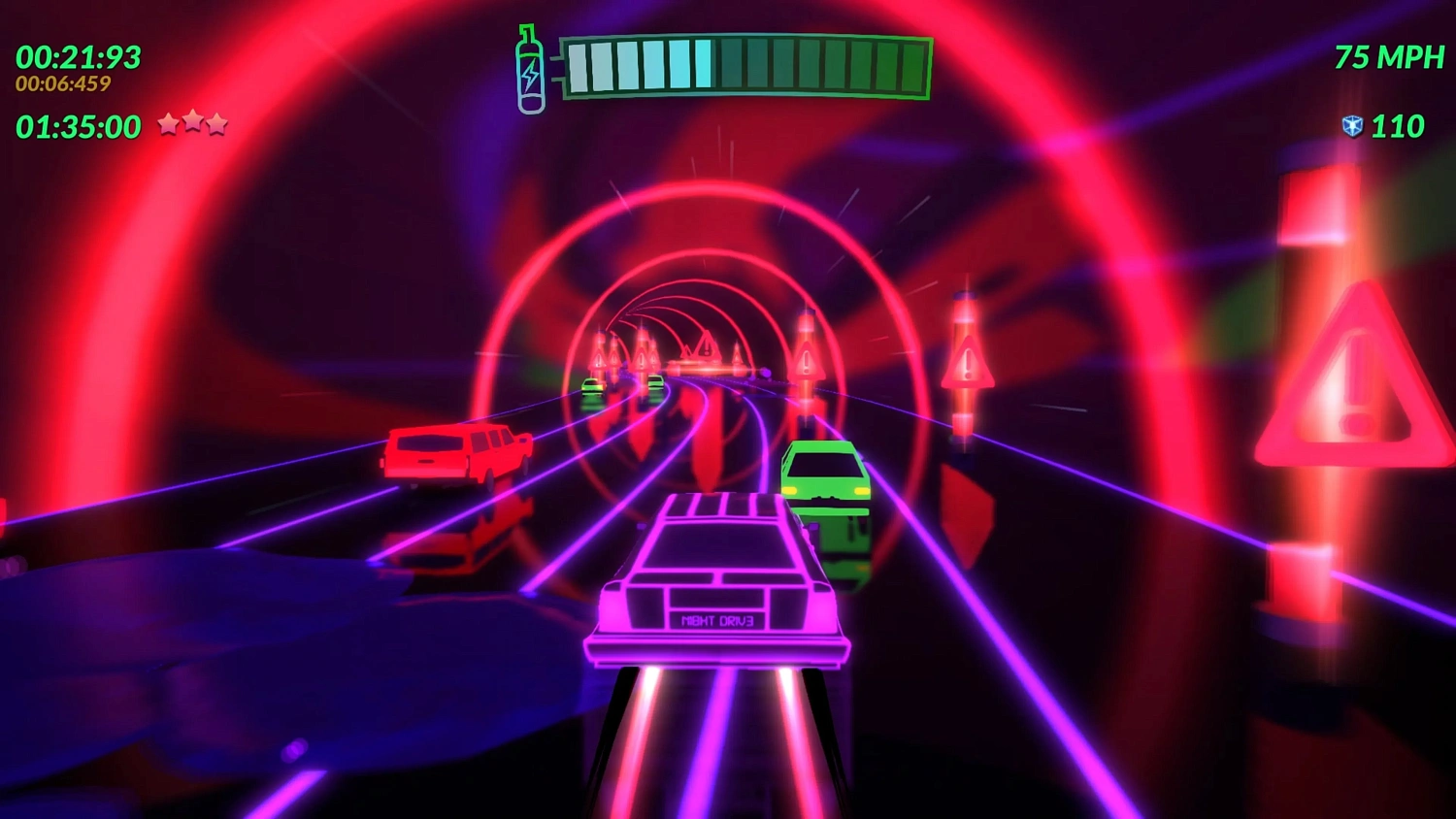Click the boost energy bar
The width and height of the screenshot is (1456, 819).
pos(747,65)
